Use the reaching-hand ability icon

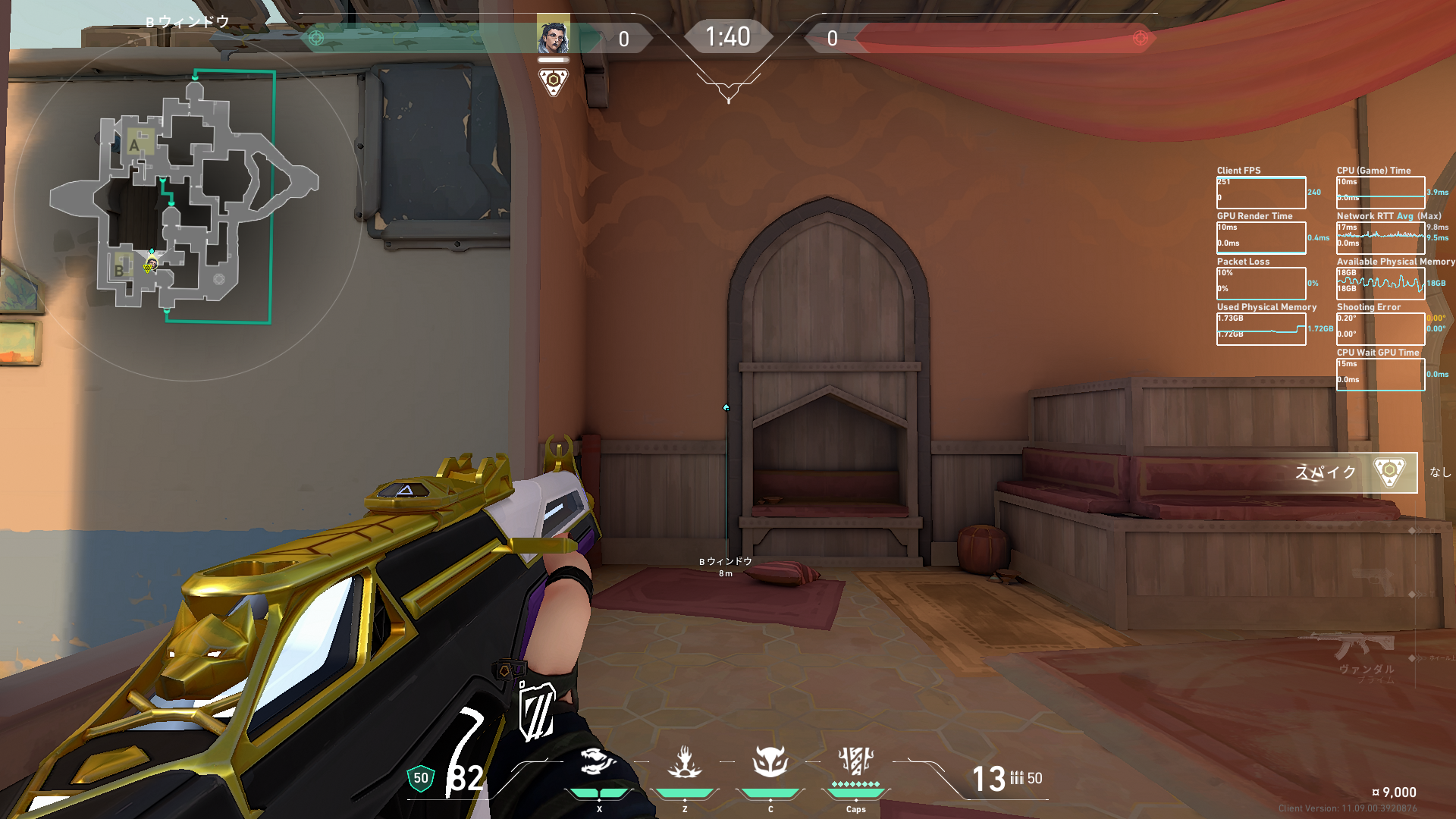point(685,762)
